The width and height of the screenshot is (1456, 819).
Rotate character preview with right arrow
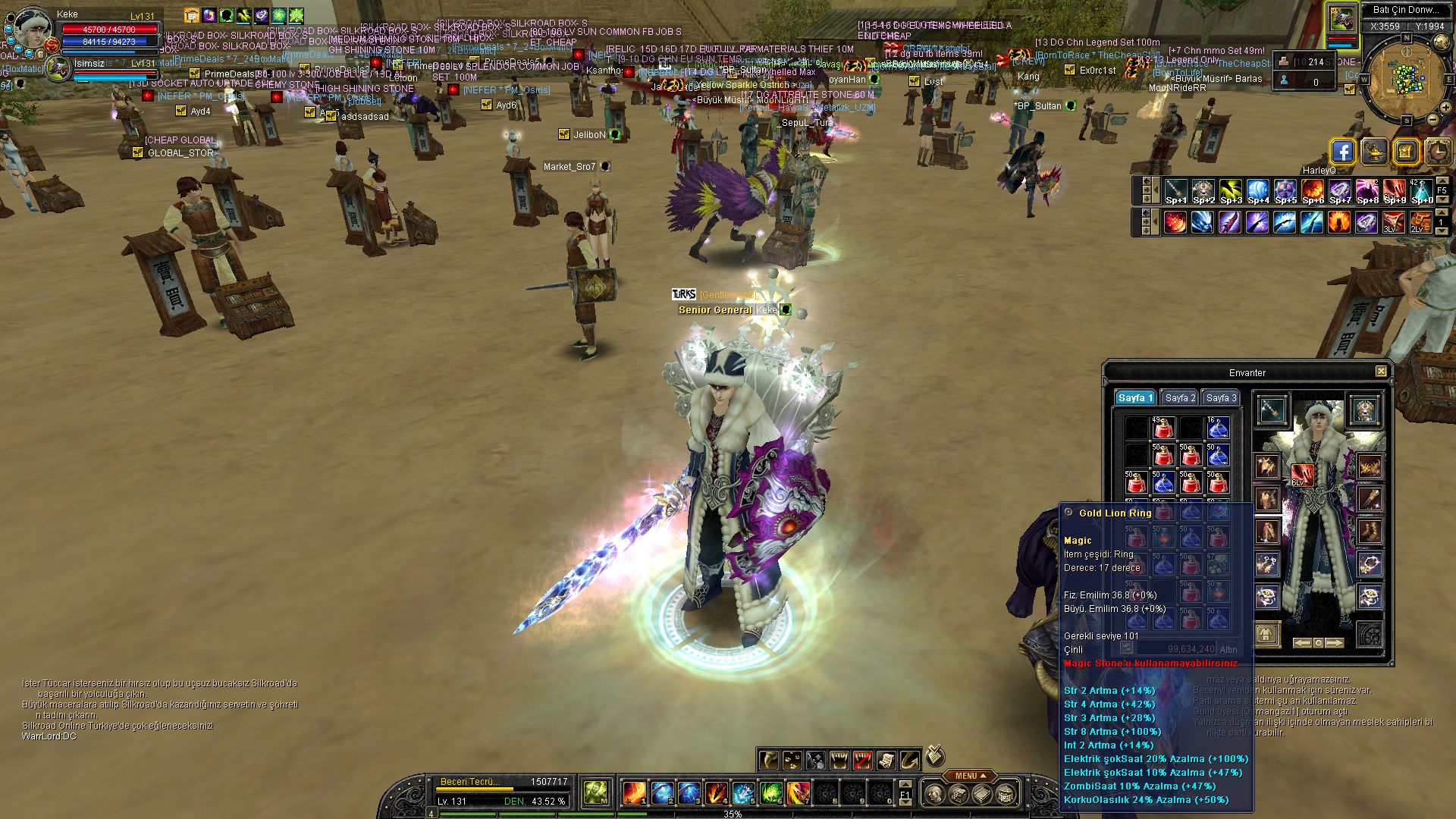1335,643
